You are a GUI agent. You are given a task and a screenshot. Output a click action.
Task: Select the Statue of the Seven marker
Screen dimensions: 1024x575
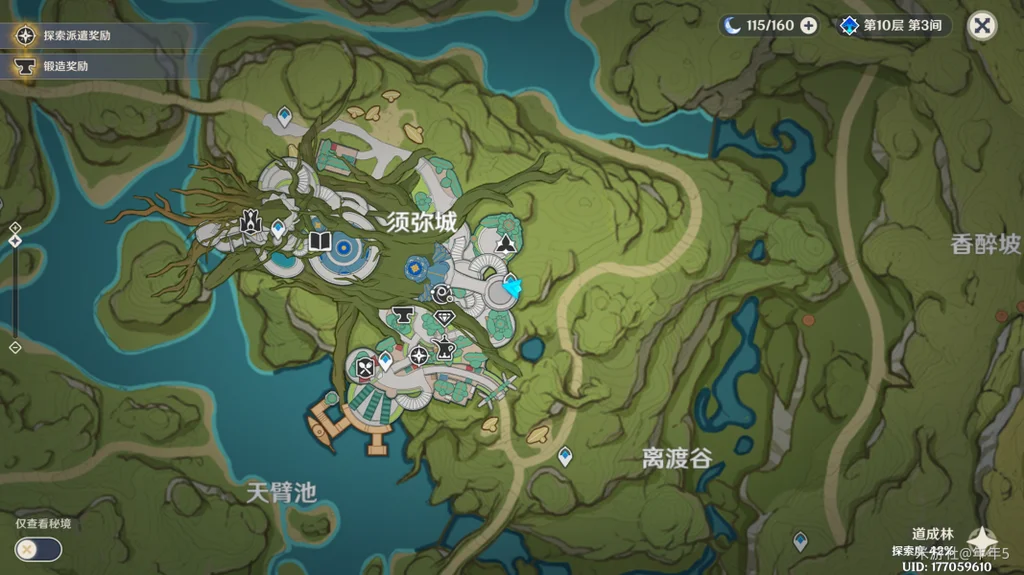click(x=251, y=222)
